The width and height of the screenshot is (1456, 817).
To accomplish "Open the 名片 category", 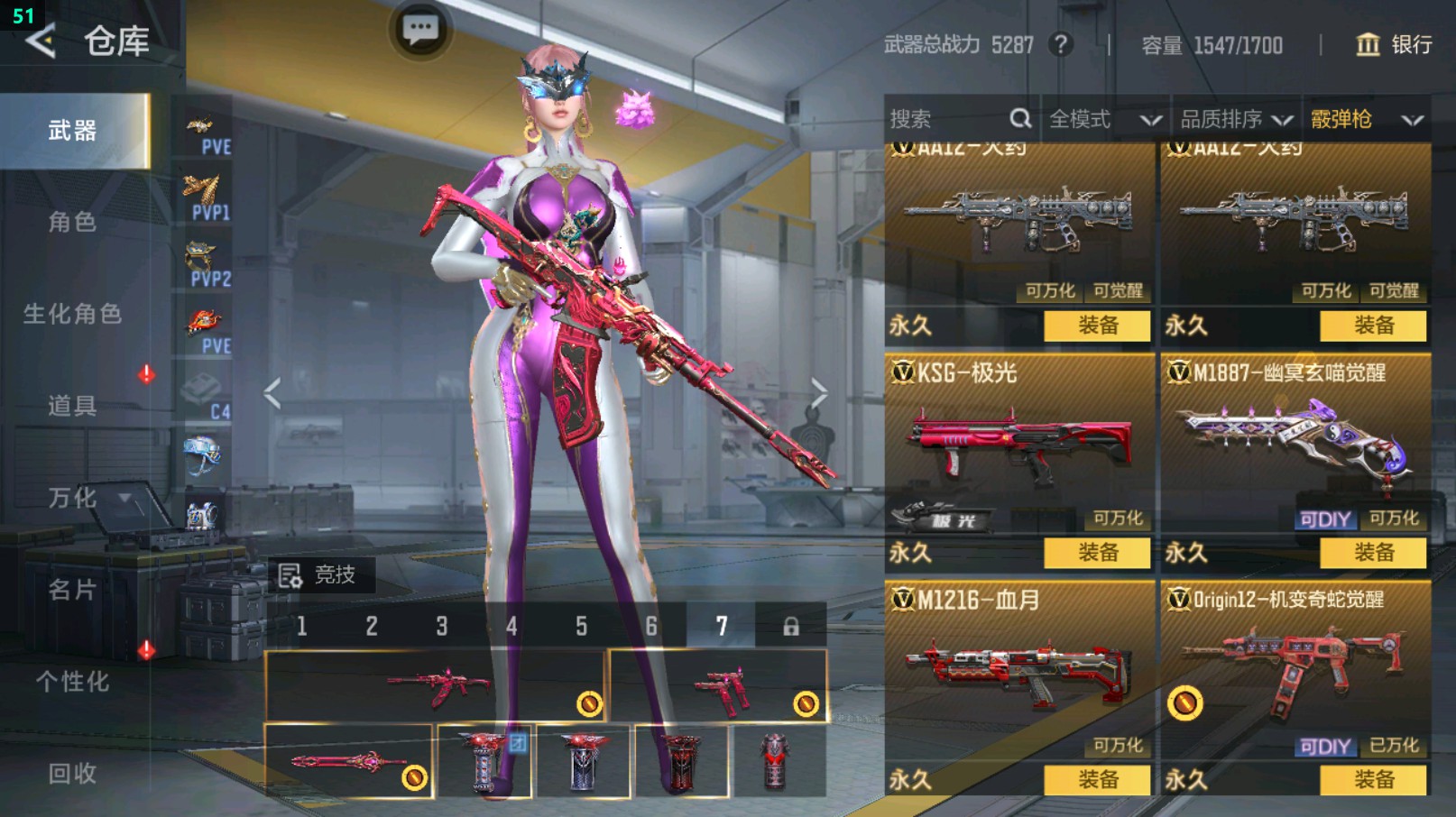I will coord(72,590).
